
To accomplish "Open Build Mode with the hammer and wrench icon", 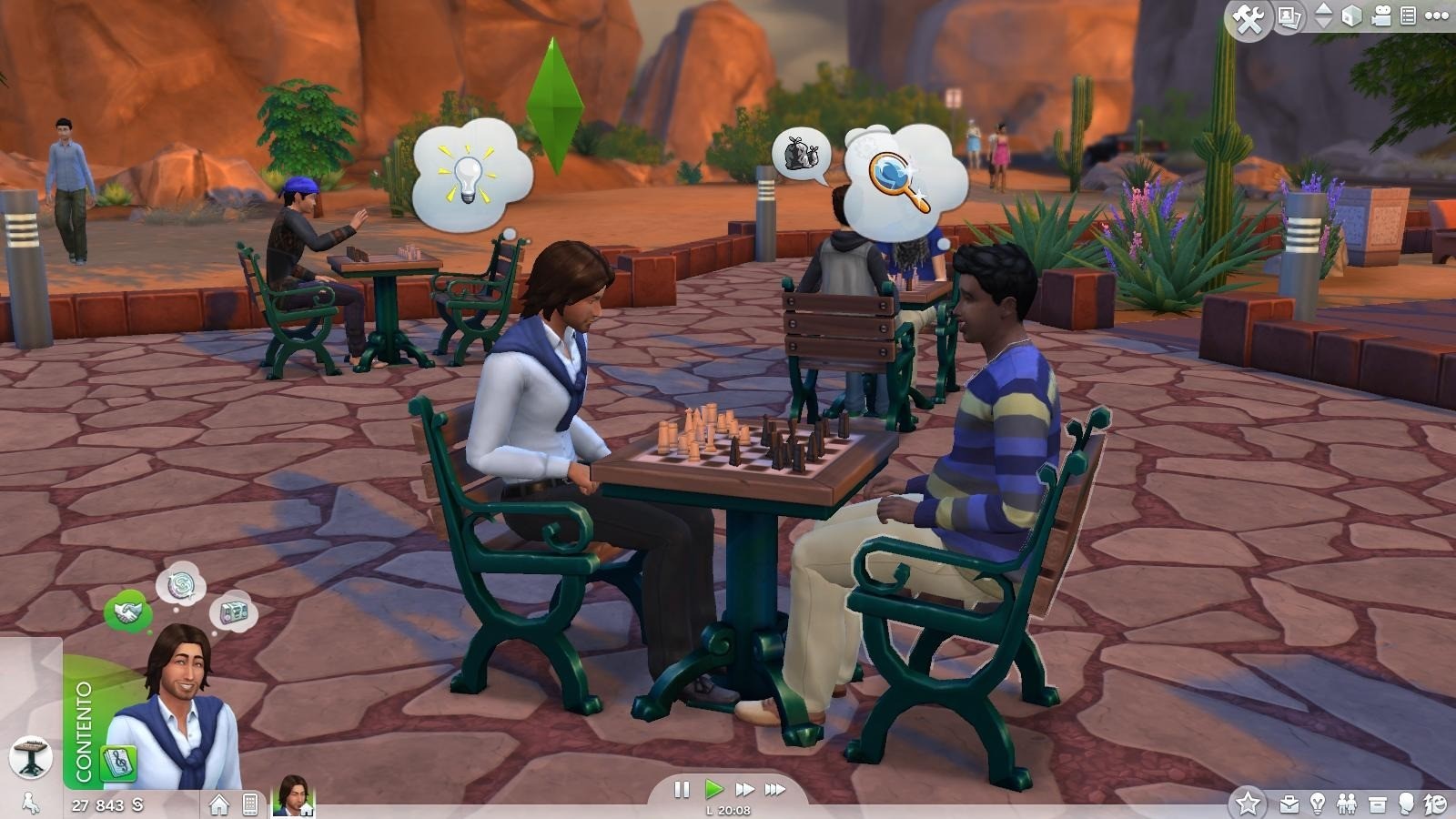I will tap(1249, 15).
